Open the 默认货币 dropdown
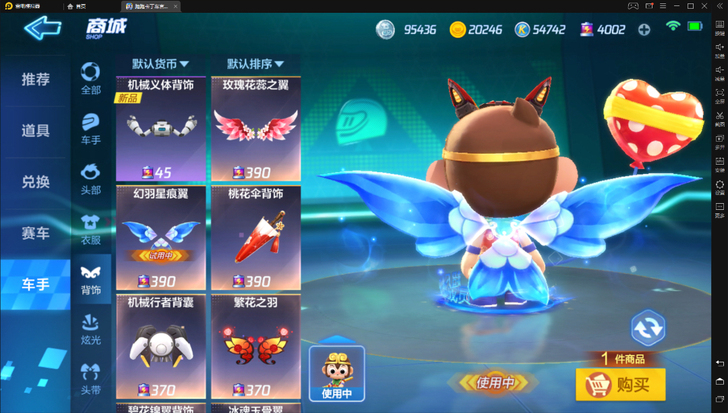This screenshot has width=728, height=413. click(160, 63)
